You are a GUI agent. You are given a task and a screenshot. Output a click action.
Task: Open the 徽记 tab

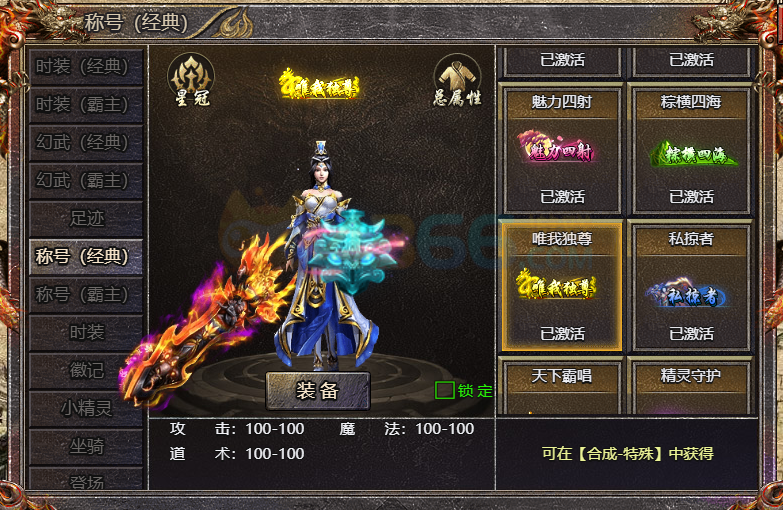pyautogui.click(x=84, y=370)
